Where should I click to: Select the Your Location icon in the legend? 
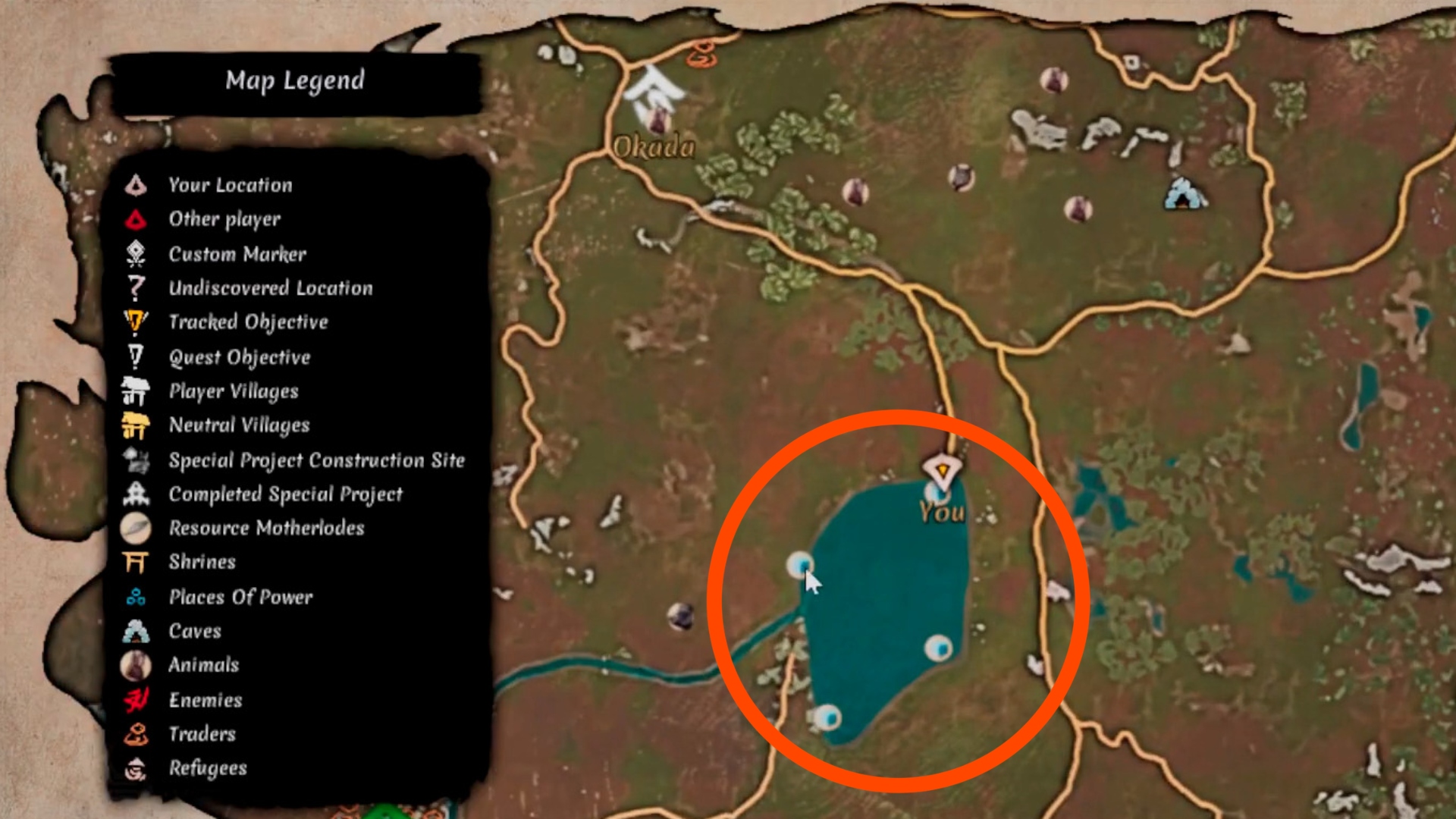[135, 184]
